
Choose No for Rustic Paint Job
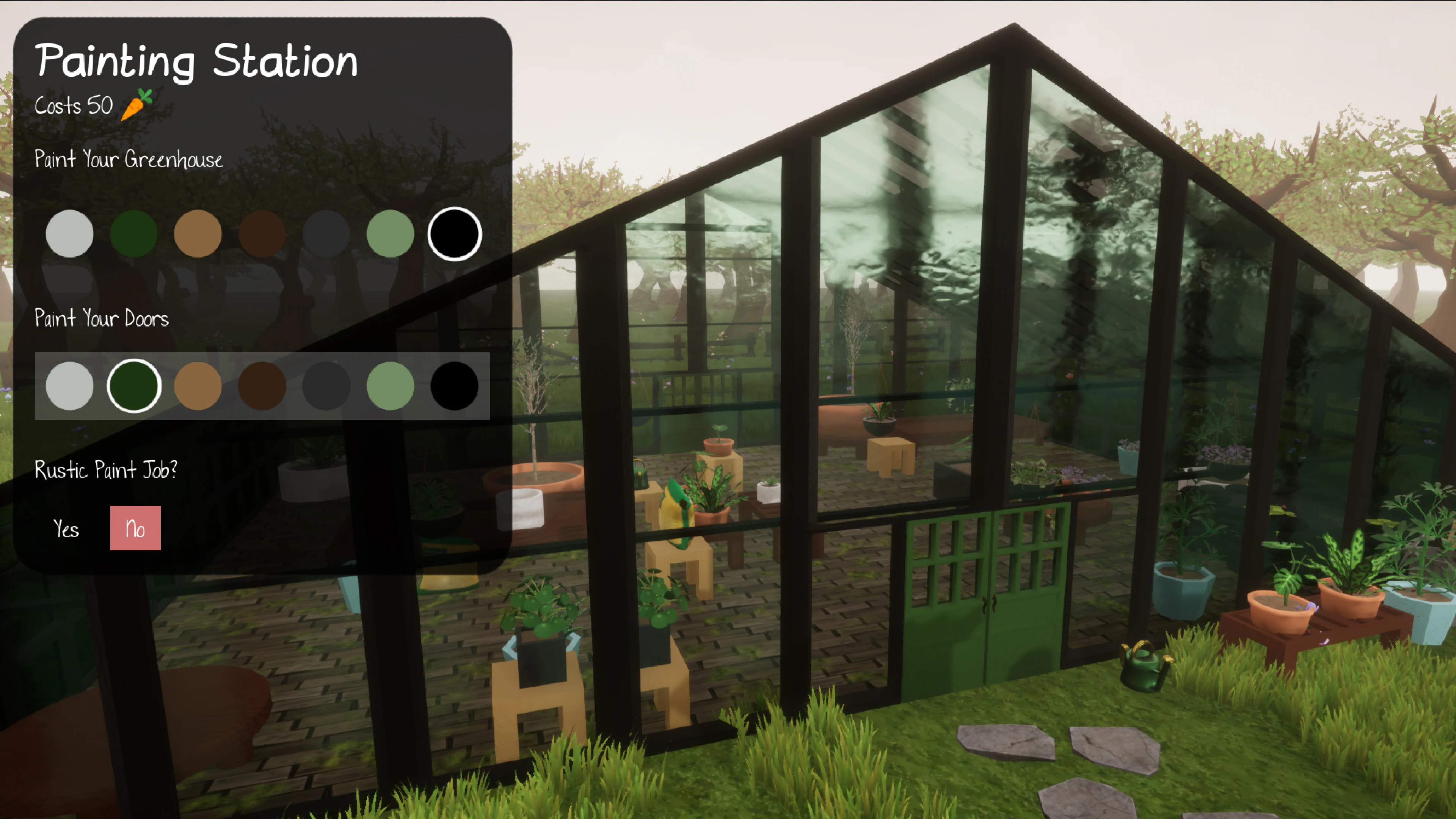(x=135, y=528)
